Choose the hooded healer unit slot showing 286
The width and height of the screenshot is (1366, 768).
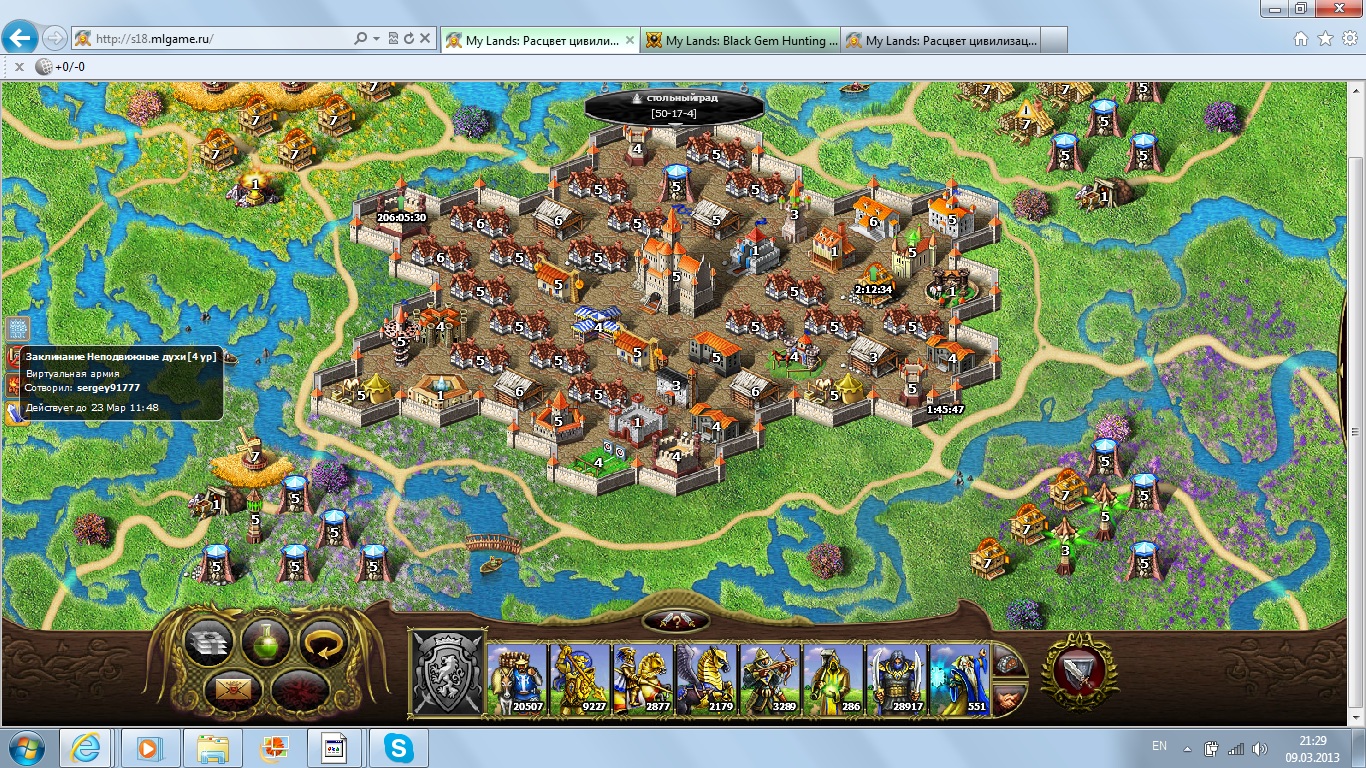click(x=833, y=680)
